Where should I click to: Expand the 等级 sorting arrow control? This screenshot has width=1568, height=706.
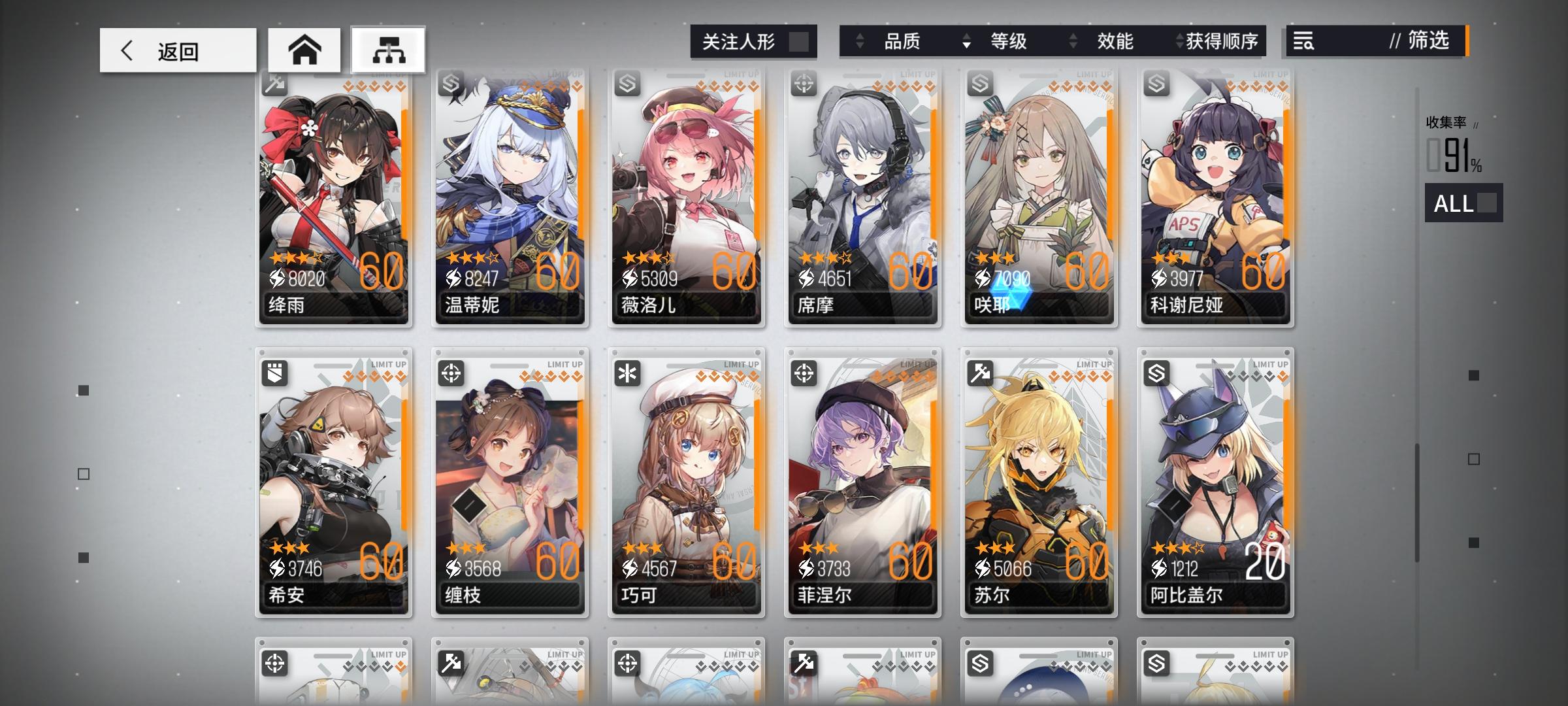tap(966, 41)
